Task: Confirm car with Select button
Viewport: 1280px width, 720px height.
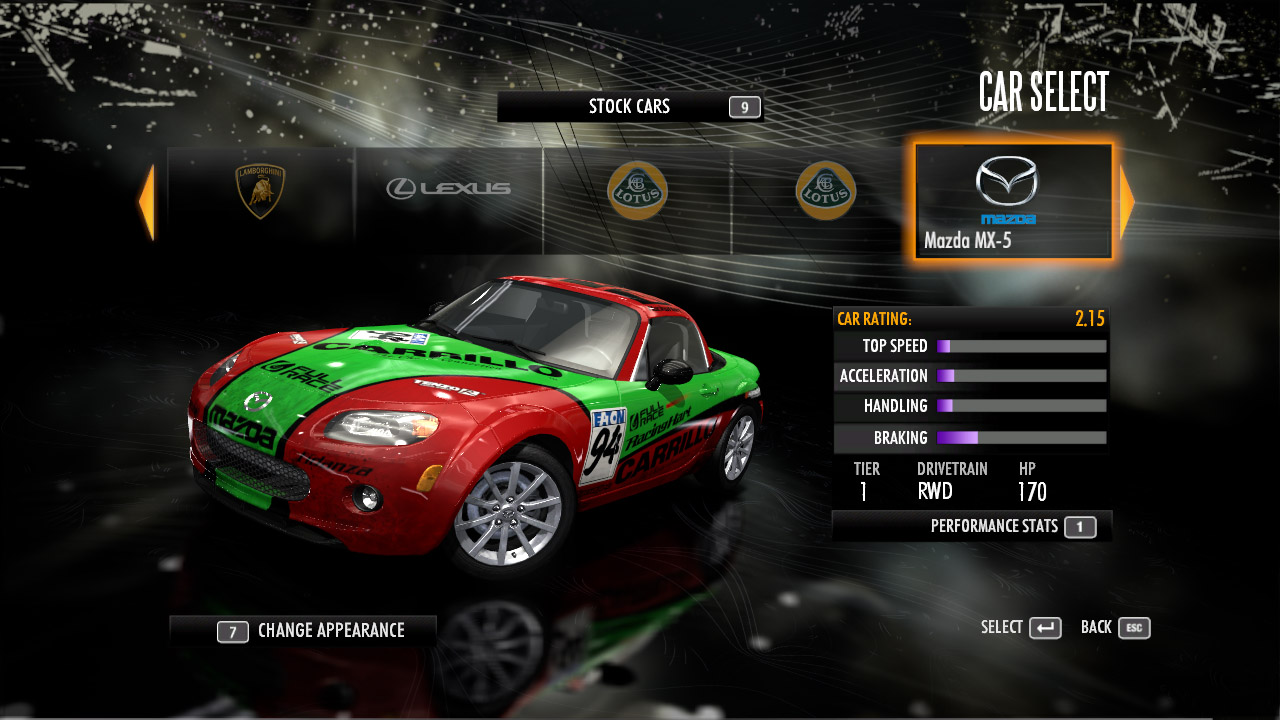Action: pyautogui.click(x=1021, y=628)
